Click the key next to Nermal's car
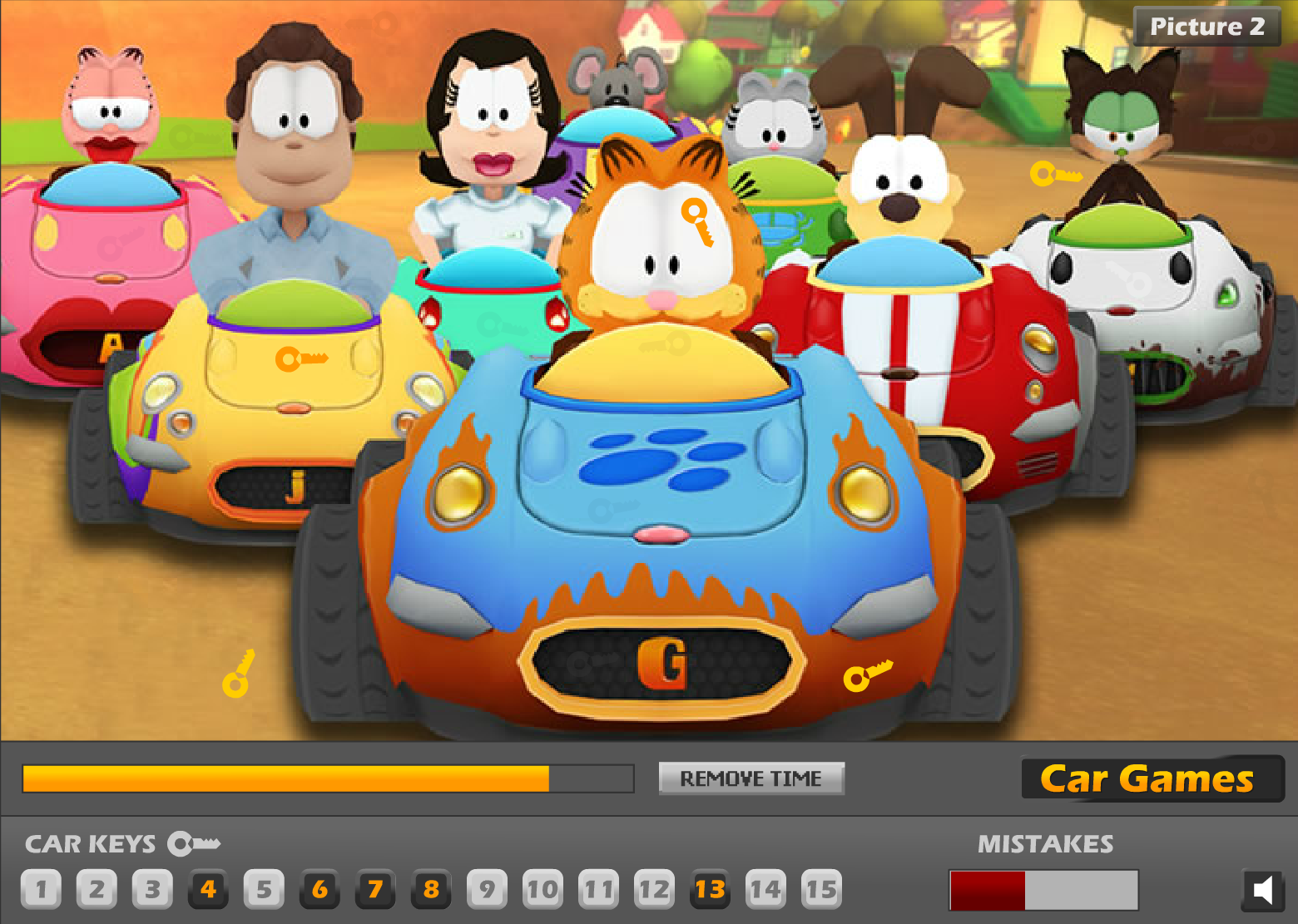The image size is (1298, 924). pyautogui.click(x=1055, y=175)
